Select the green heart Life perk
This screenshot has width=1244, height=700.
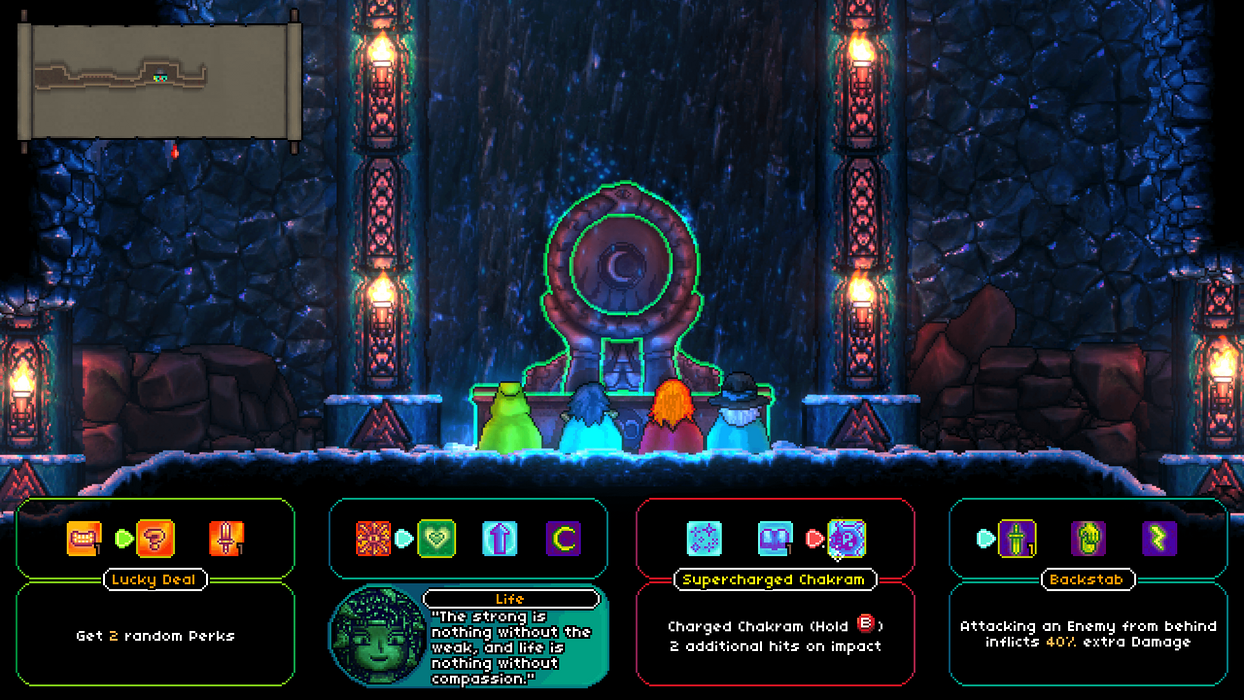[436, 539]
